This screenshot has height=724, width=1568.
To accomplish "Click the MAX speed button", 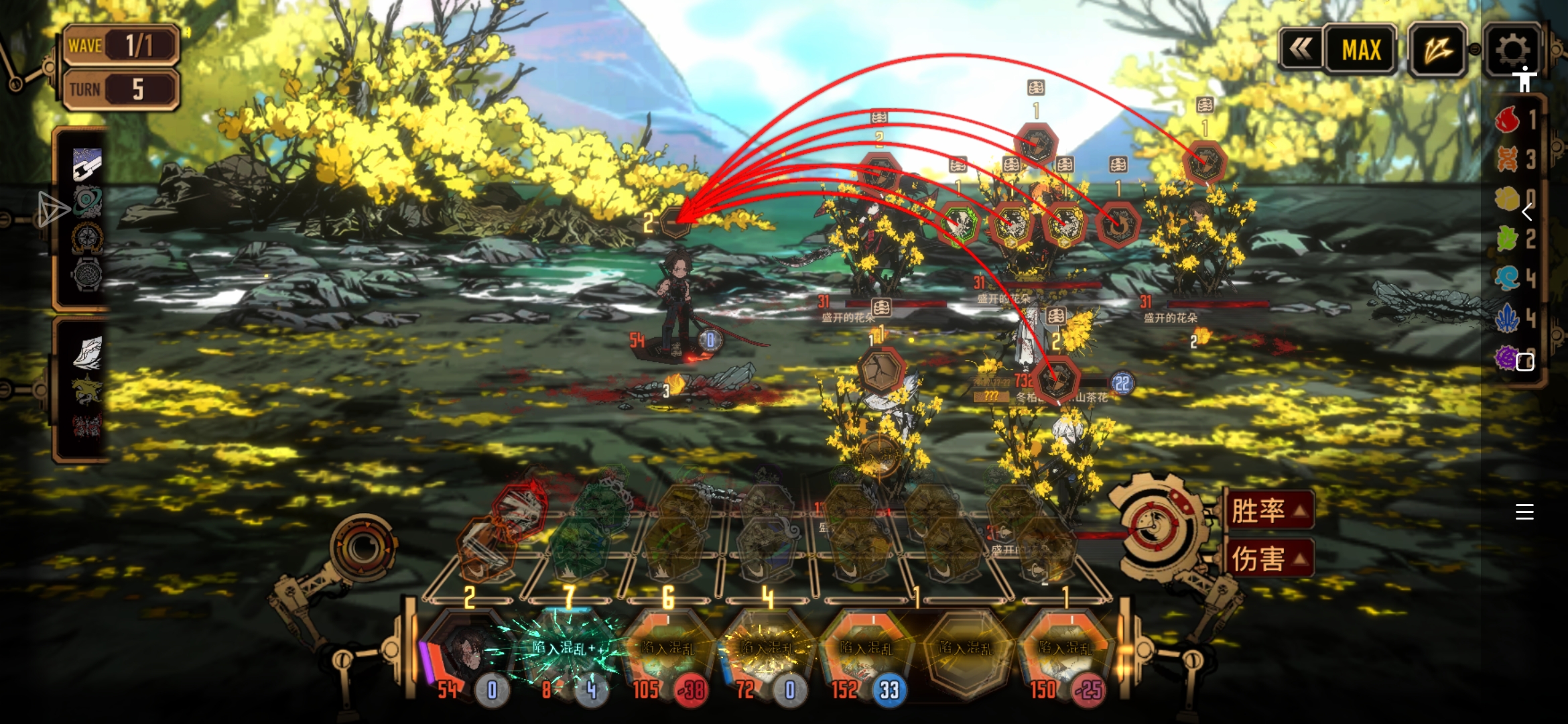I will 1361,50.
